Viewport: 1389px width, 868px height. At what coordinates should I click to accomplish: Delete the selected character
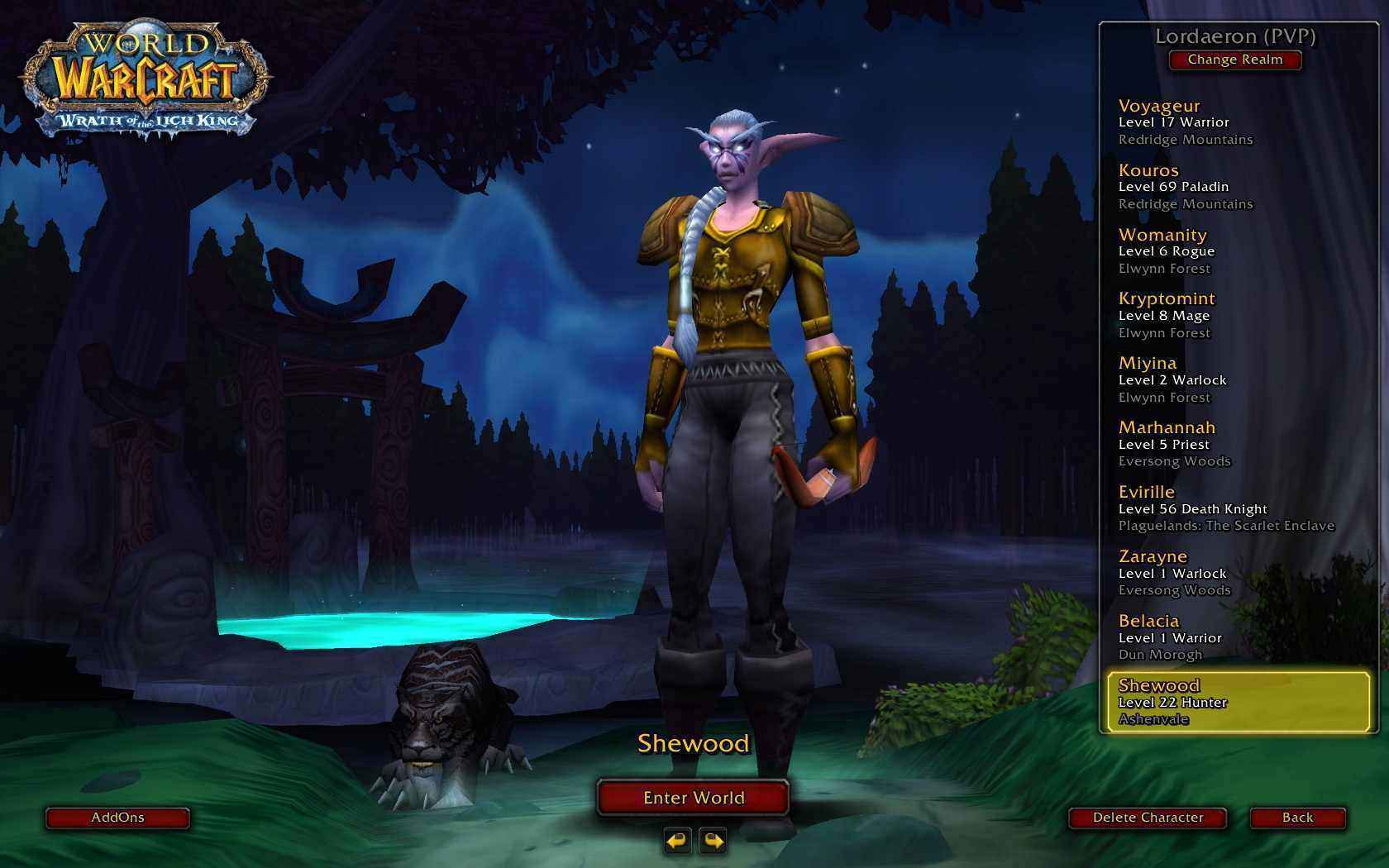pos(1148,818)
